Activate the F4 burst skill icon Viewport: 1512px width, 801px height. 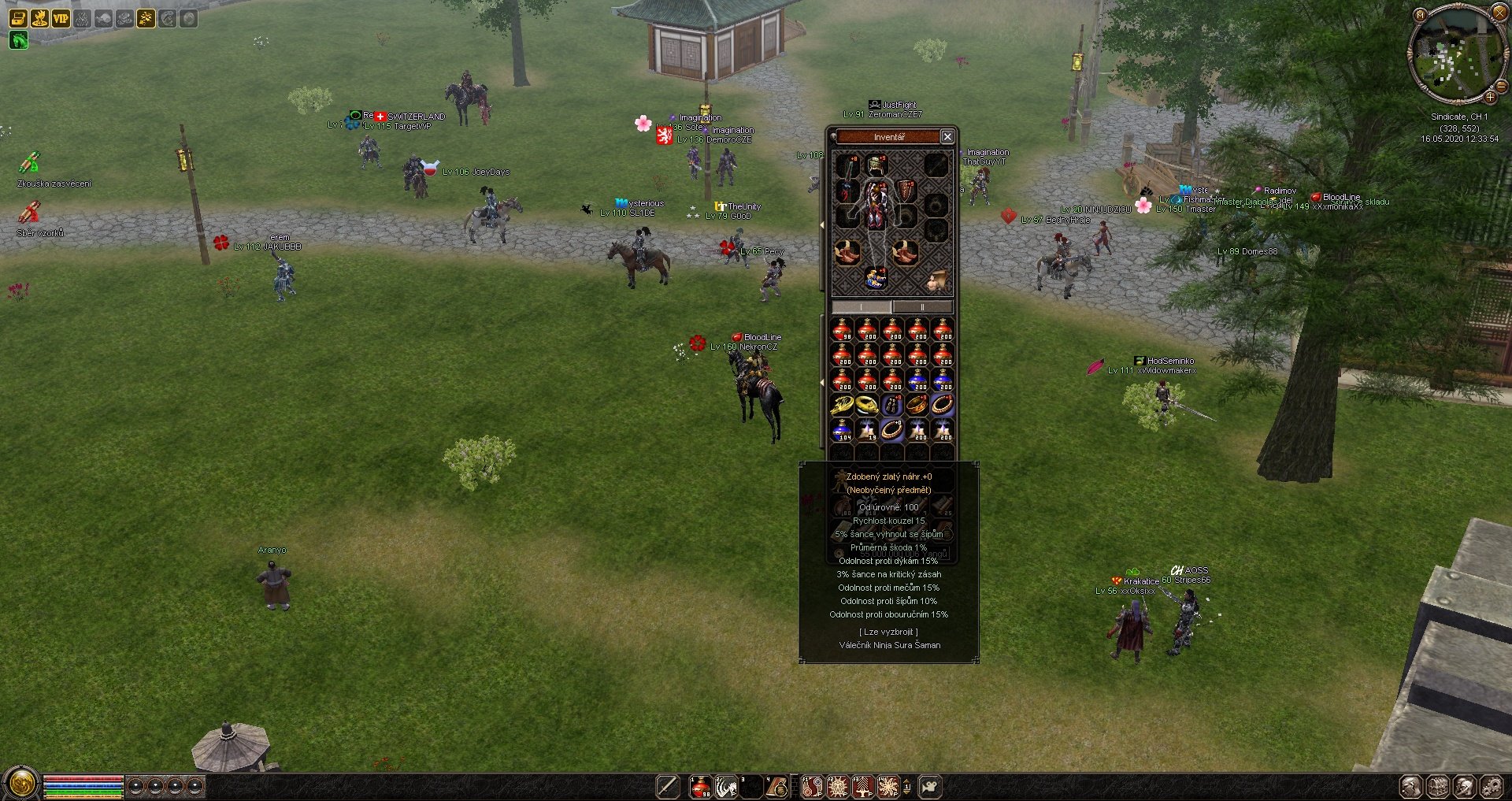(888, 786)
